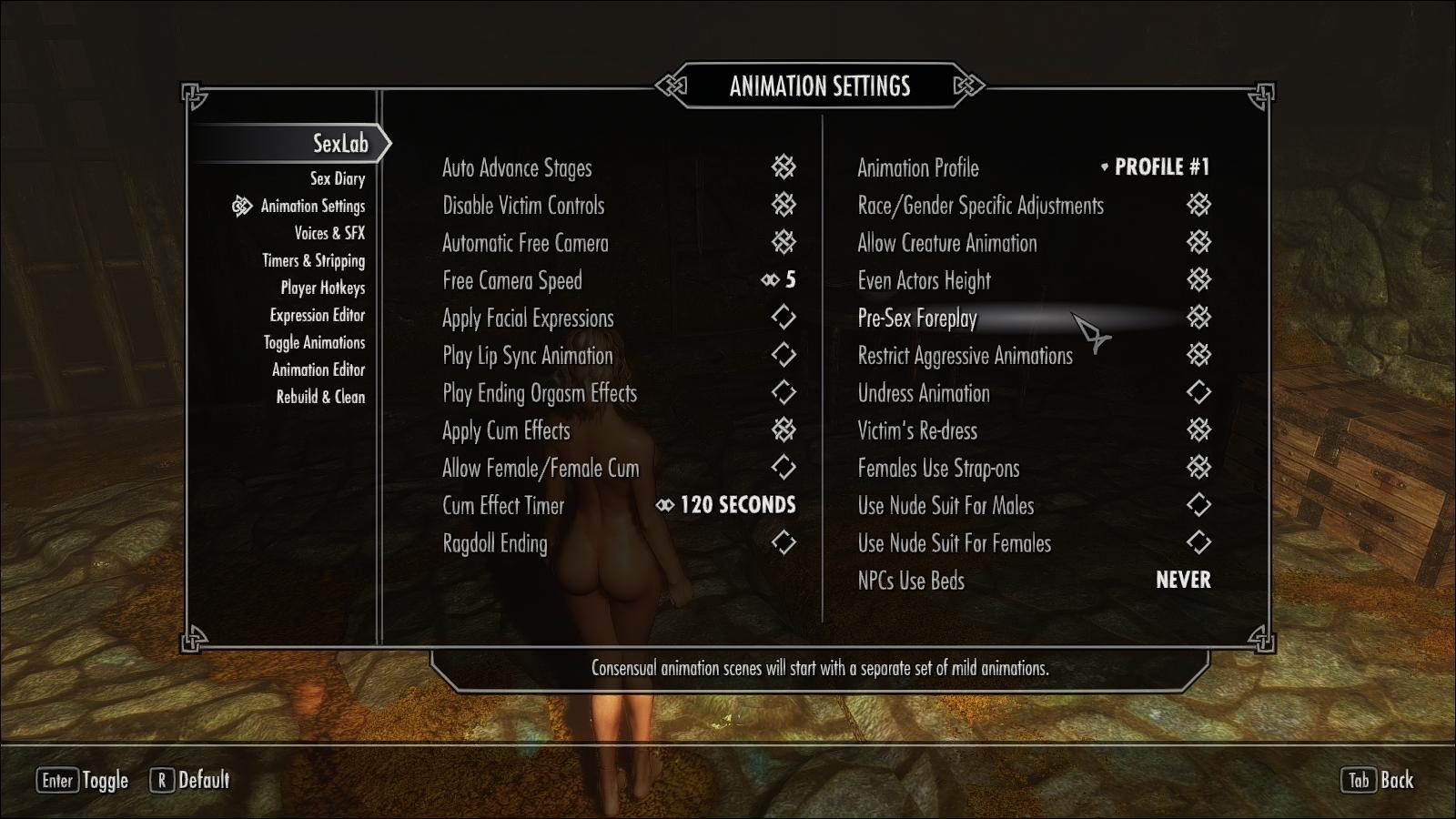Viewport: 1456px width, 819px height.
Task: Enable Apply Facial Expressions
Action: 784,318
